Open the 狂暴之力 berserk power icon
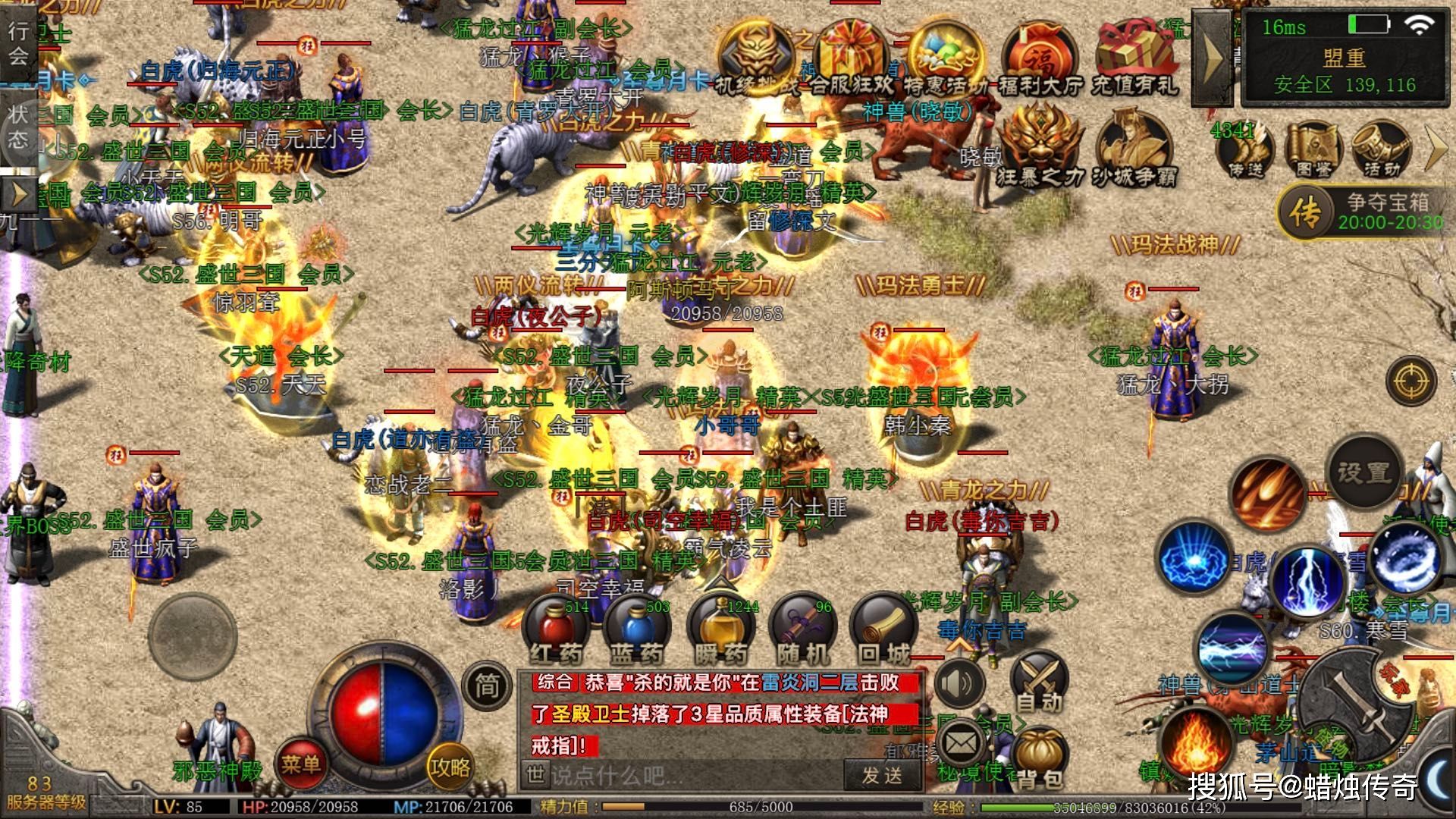The image size is (1456, 819). (x=1040, y=149)
